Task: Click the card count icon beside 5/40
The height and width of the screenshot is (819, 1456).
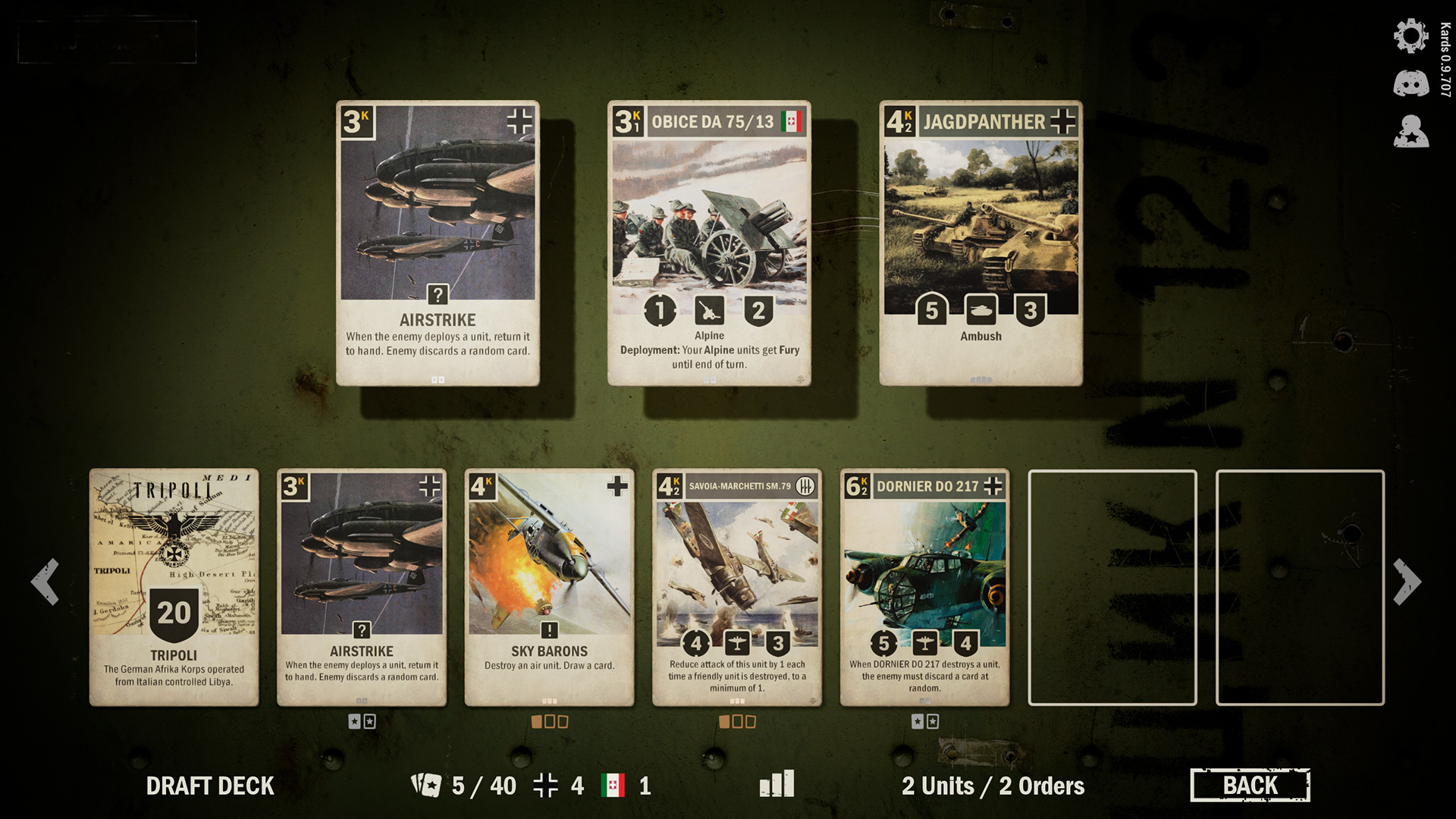Action: (x=425, y=785)
